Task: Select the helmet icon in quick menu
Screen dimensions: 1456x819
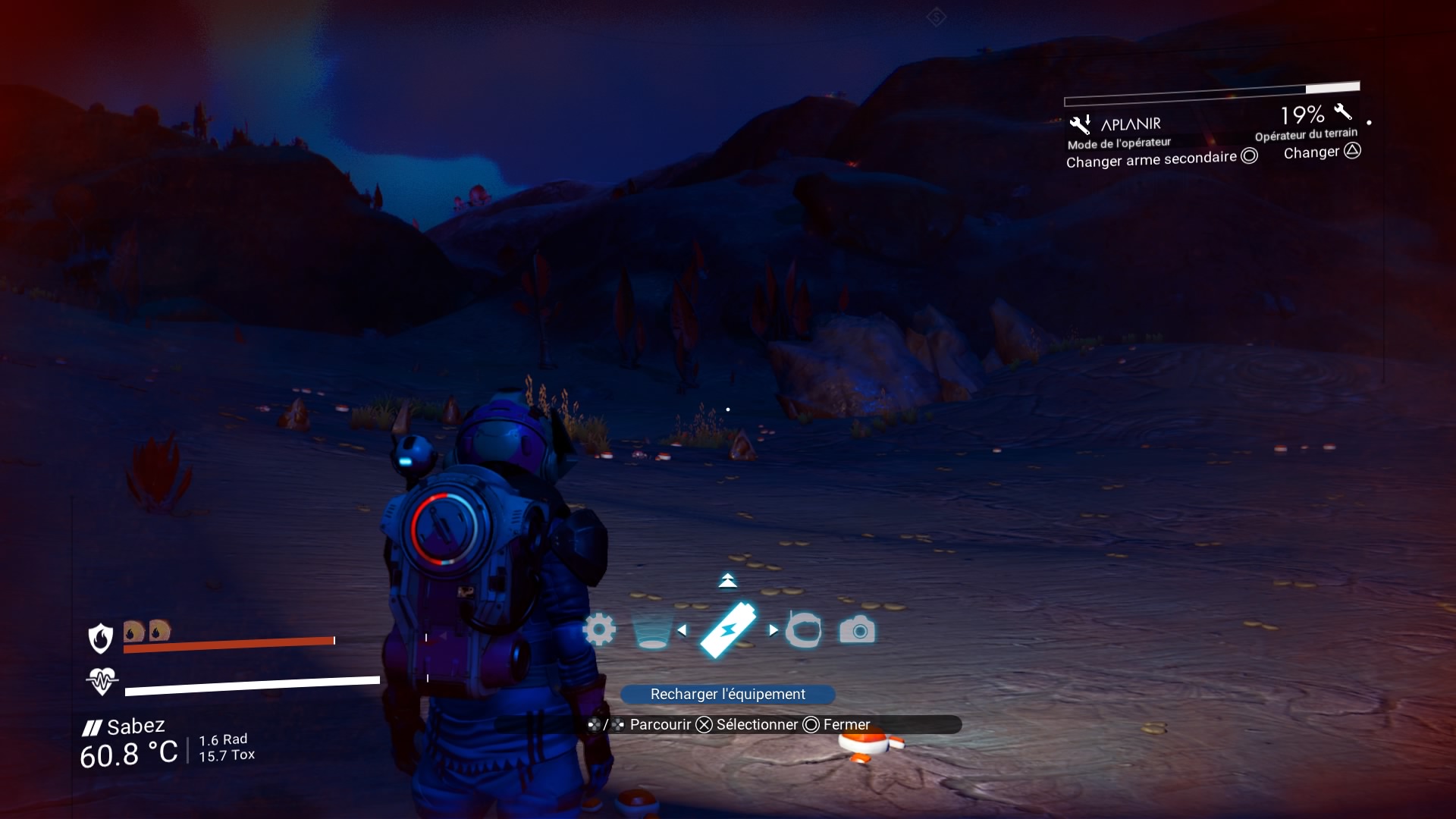Action: tap(804, 630)
